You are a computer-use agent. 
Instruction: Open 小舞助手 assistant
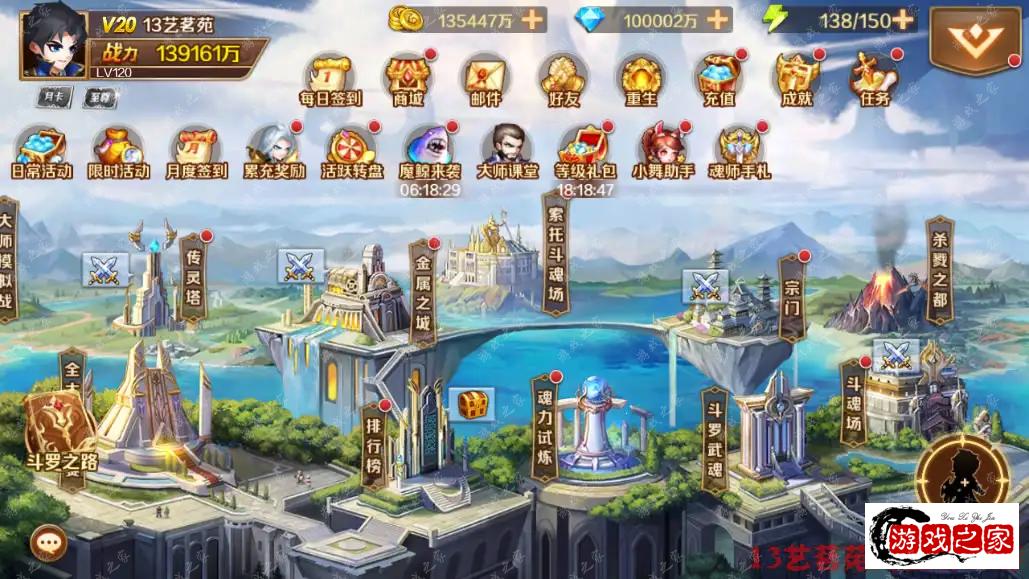(x=662, y=152)
